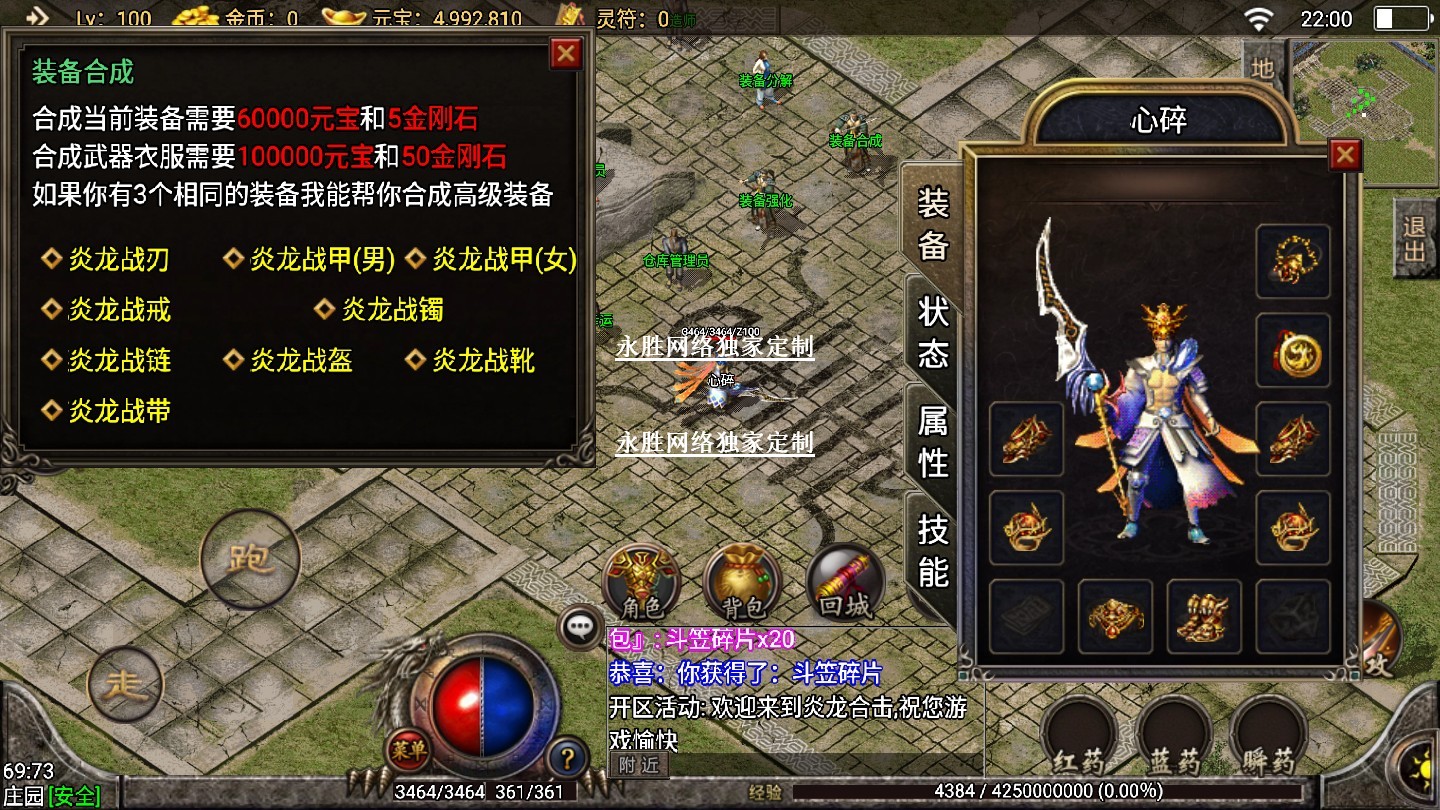
Task: Choose 炎龙战刃 synthesis option
Action: [x=118, y=260]
